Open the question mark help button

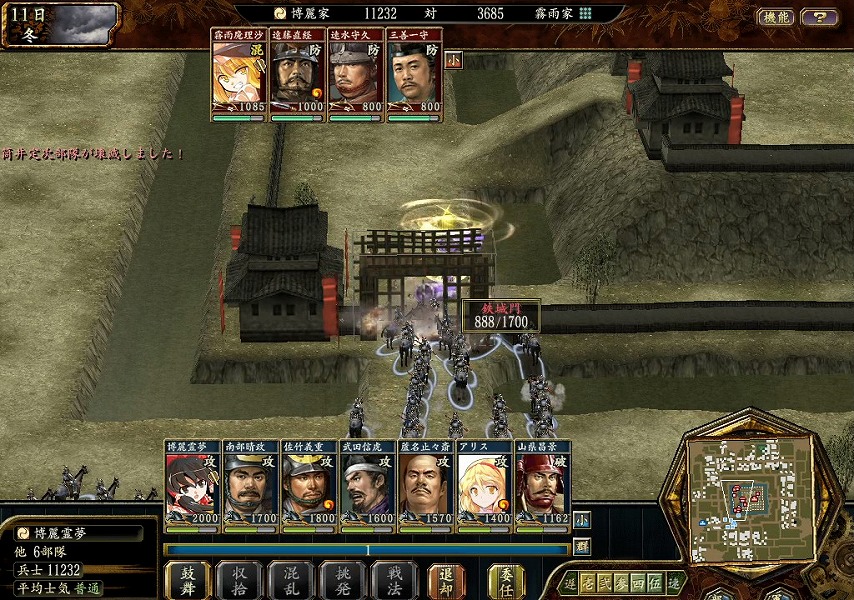(819, 17)
